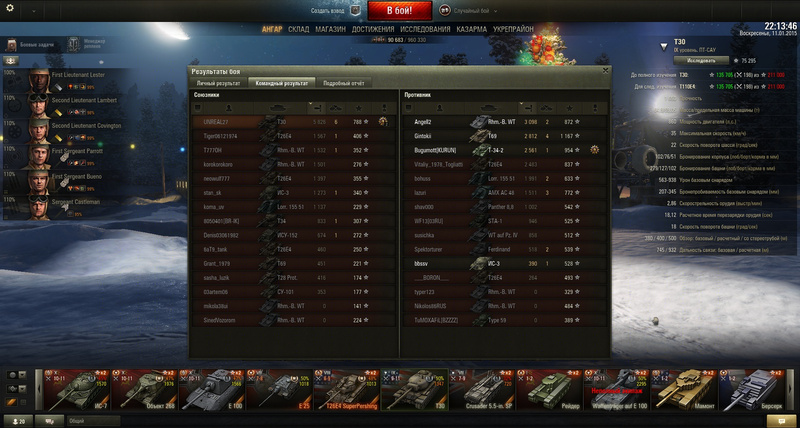Switch to the 'Склад' depot menu
800x428 pixels.
298,30
